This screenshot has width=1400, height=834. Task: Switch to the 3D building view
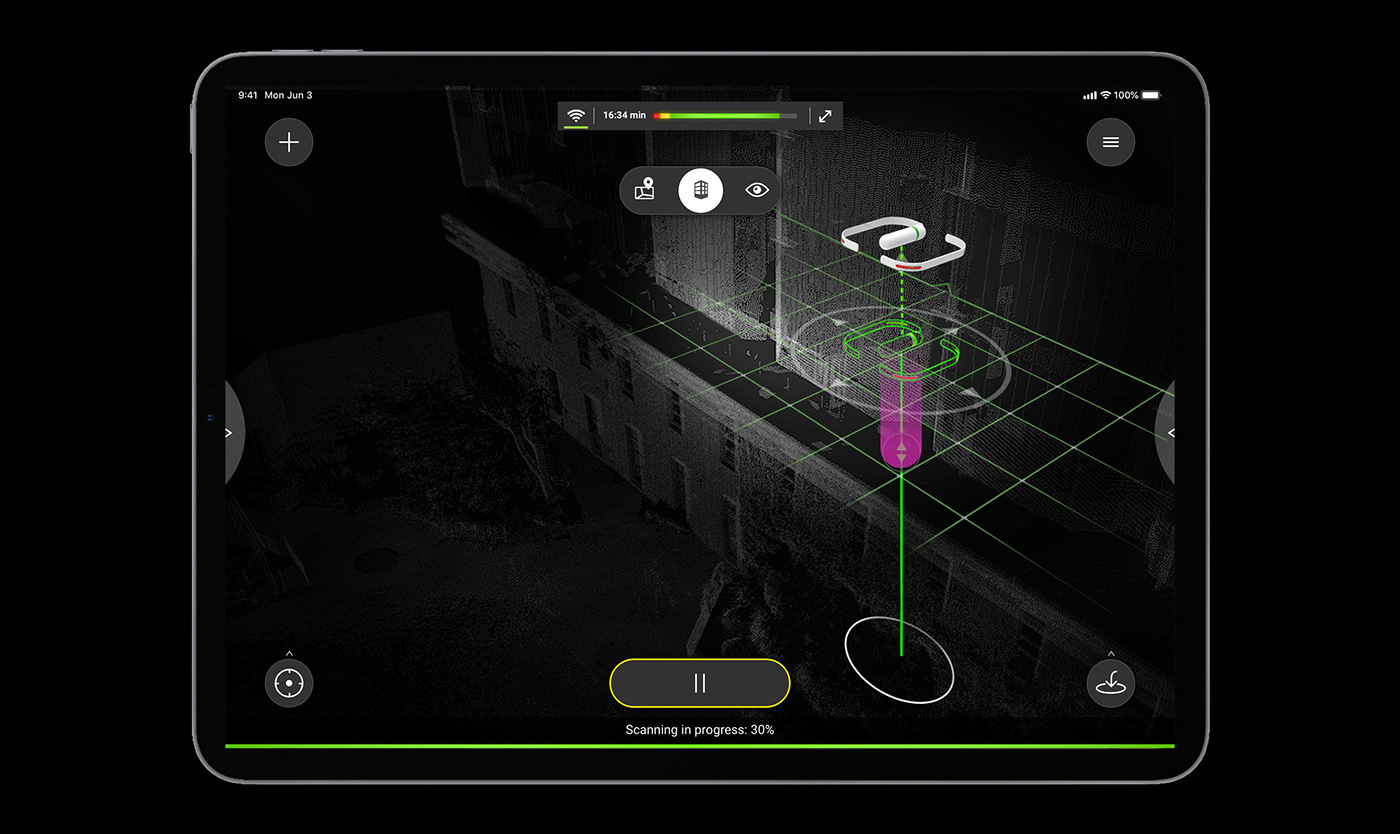click(x=700, y=190)
